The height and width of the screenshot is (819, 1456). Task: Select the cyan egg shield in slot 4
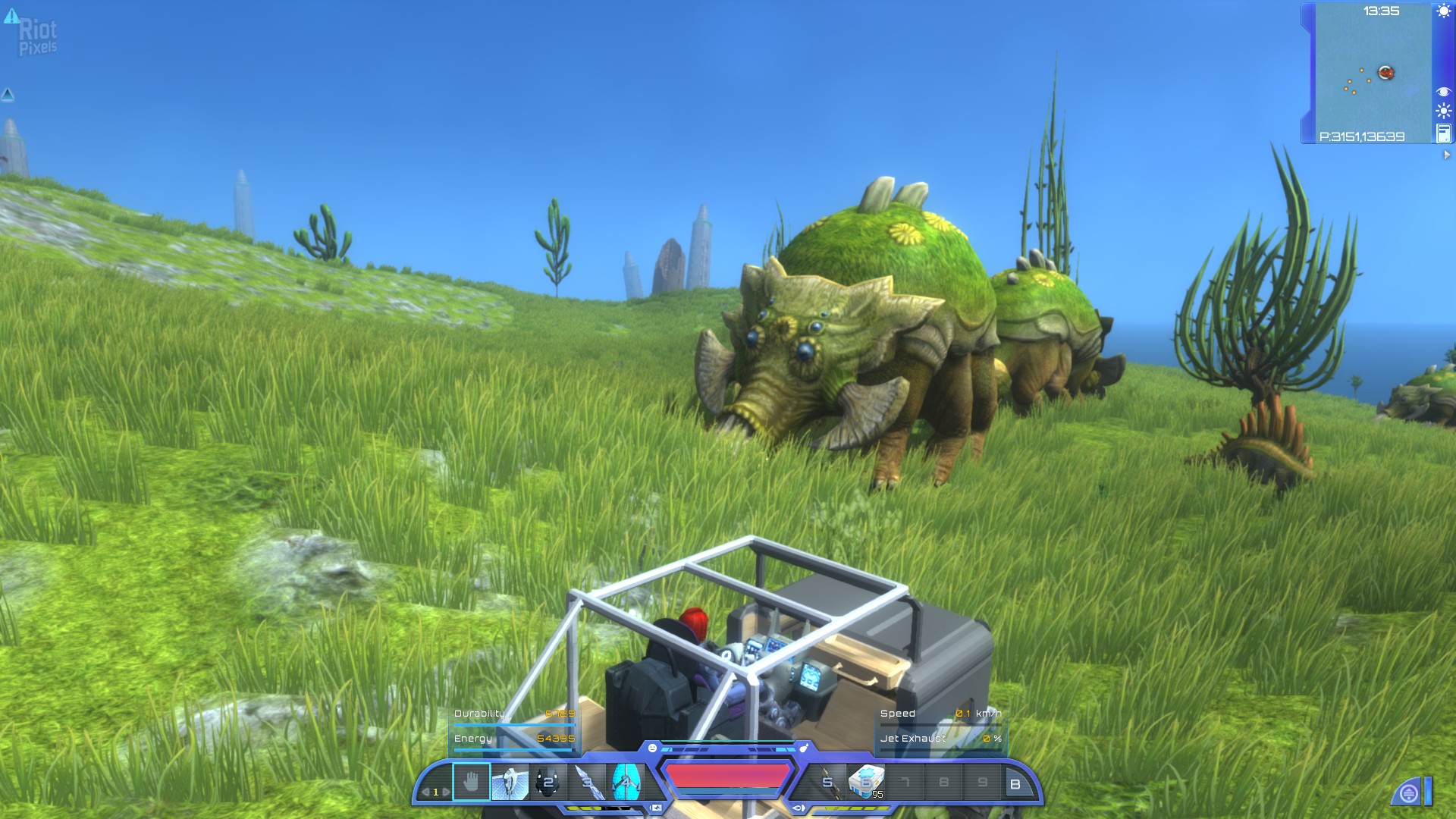coord(626,782)
